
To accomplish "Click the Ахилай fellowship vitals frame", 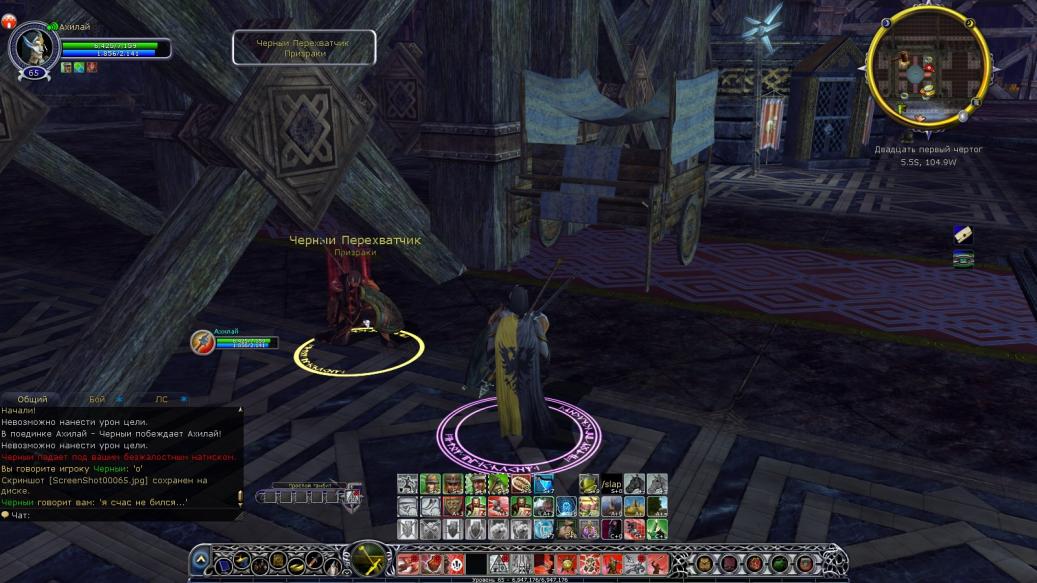I will [x=236, y=341].
